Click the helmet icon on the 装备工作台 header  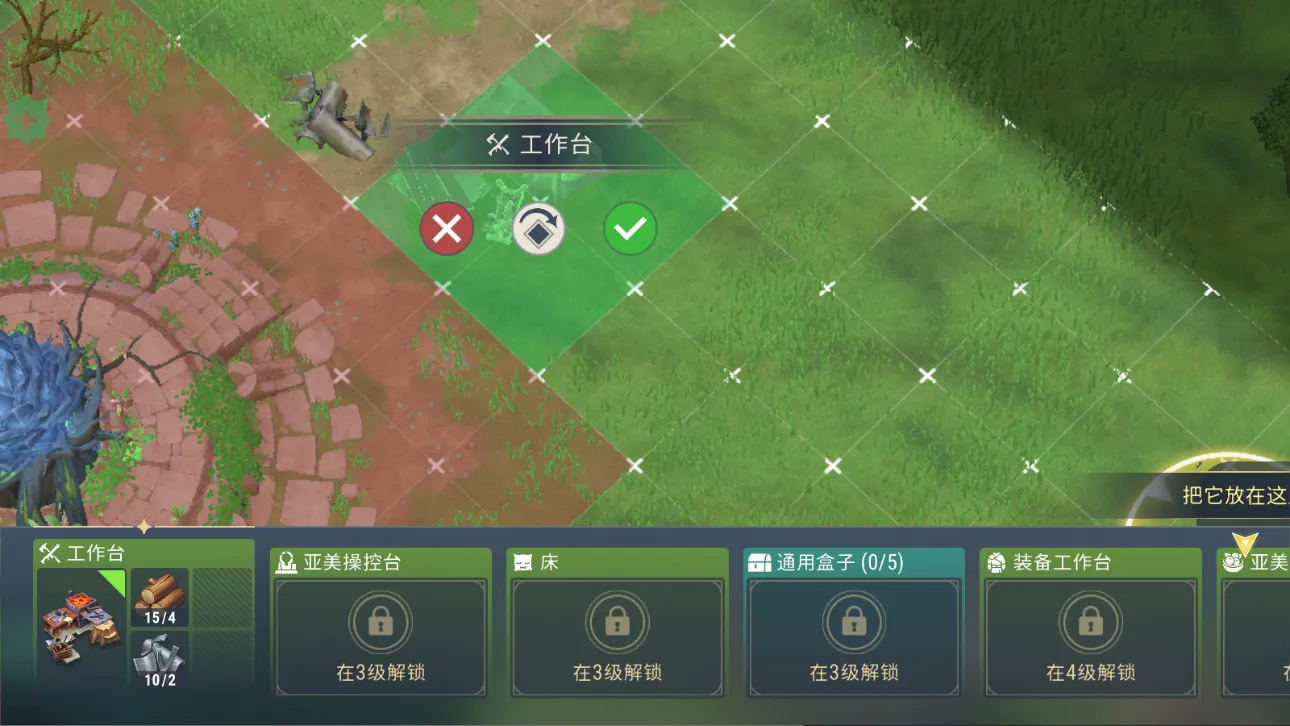point(995,562)
